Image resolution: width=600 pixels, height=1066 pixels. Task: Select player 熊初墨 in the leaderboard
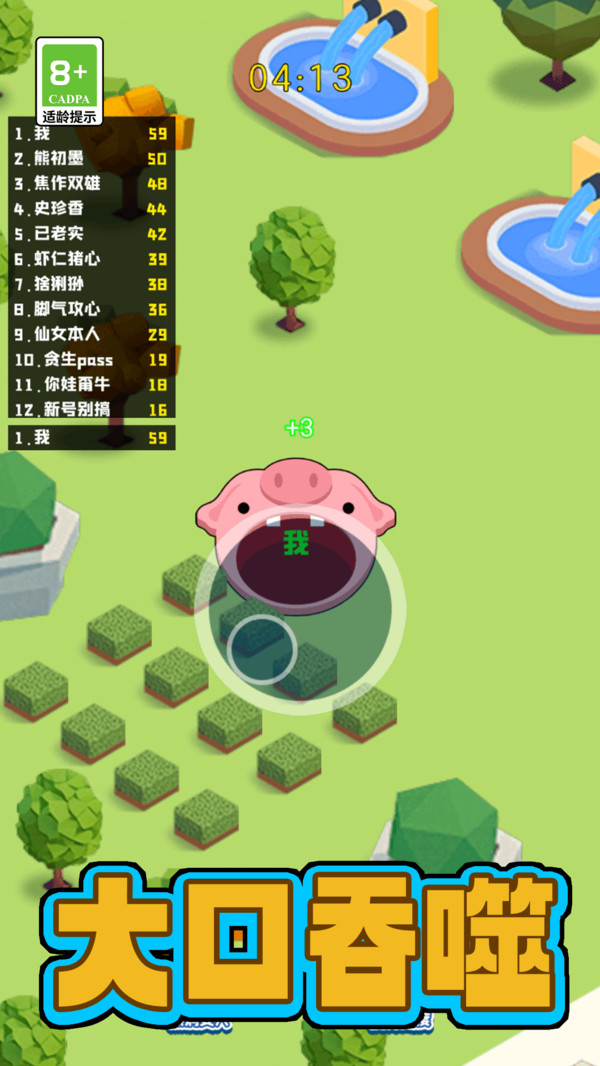pyautogui.click(x=90, y=158)
